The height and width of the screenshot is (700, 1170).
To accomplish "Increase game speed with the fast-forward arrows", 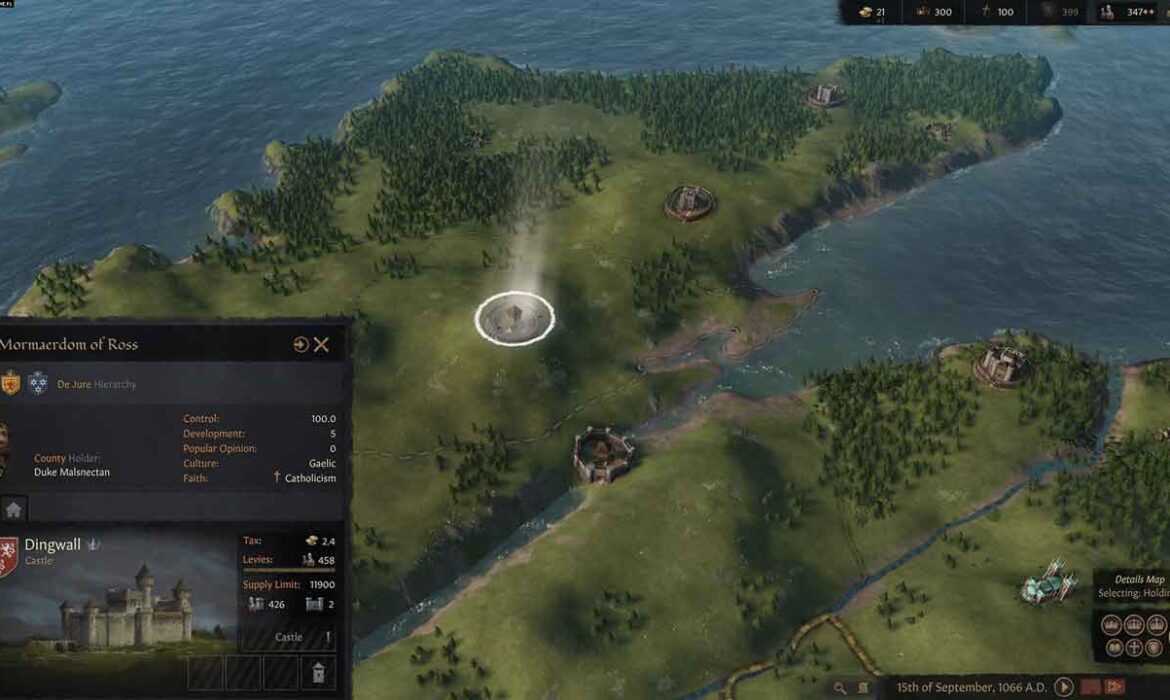I will [x=1116, y=687].
